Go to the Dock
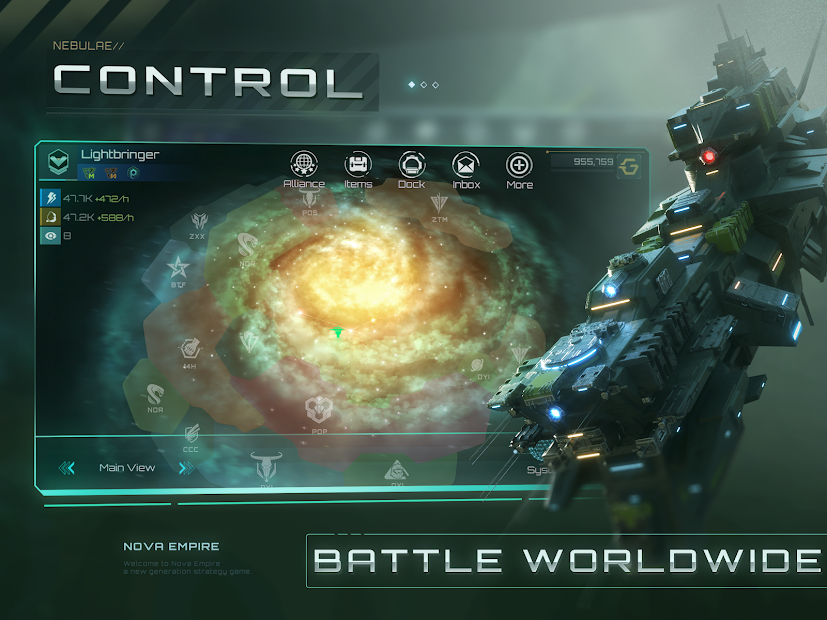 click(412, 166)
